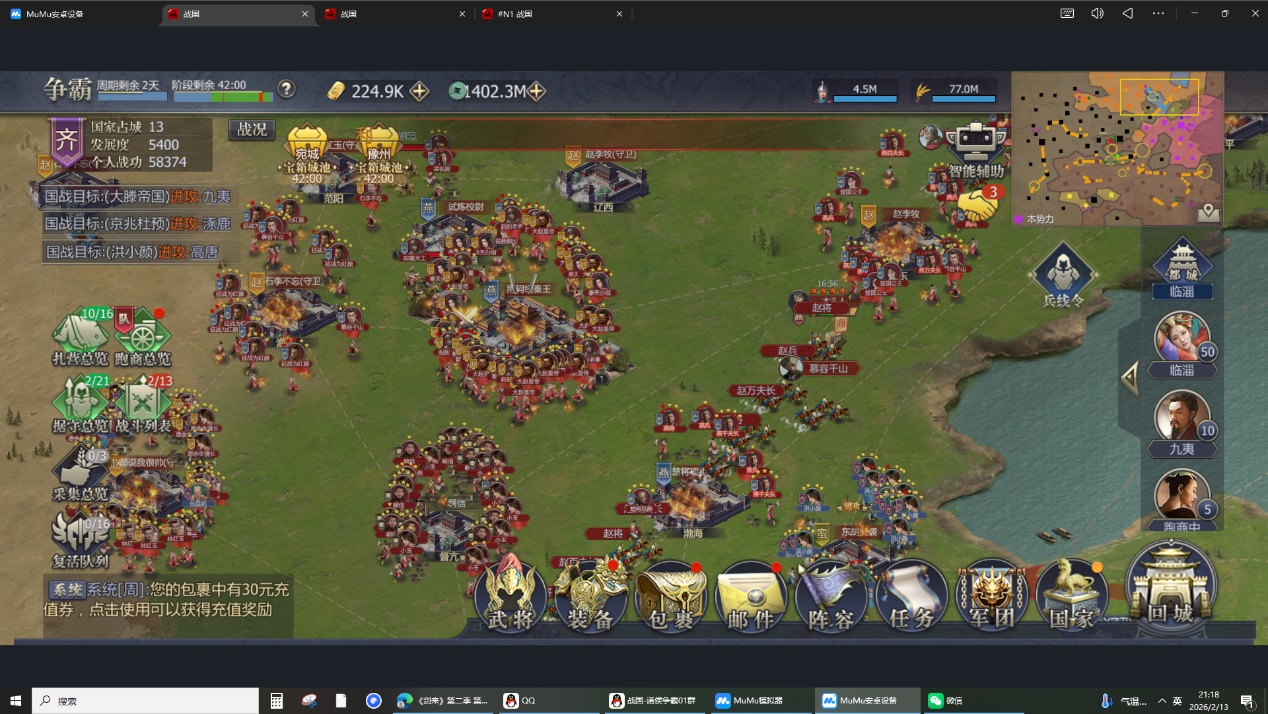Image resolution: width=1268 pixels, height=714 pixels.
Task: Switch to the second 战国 emulator tab
Action: tap(390, 14)
